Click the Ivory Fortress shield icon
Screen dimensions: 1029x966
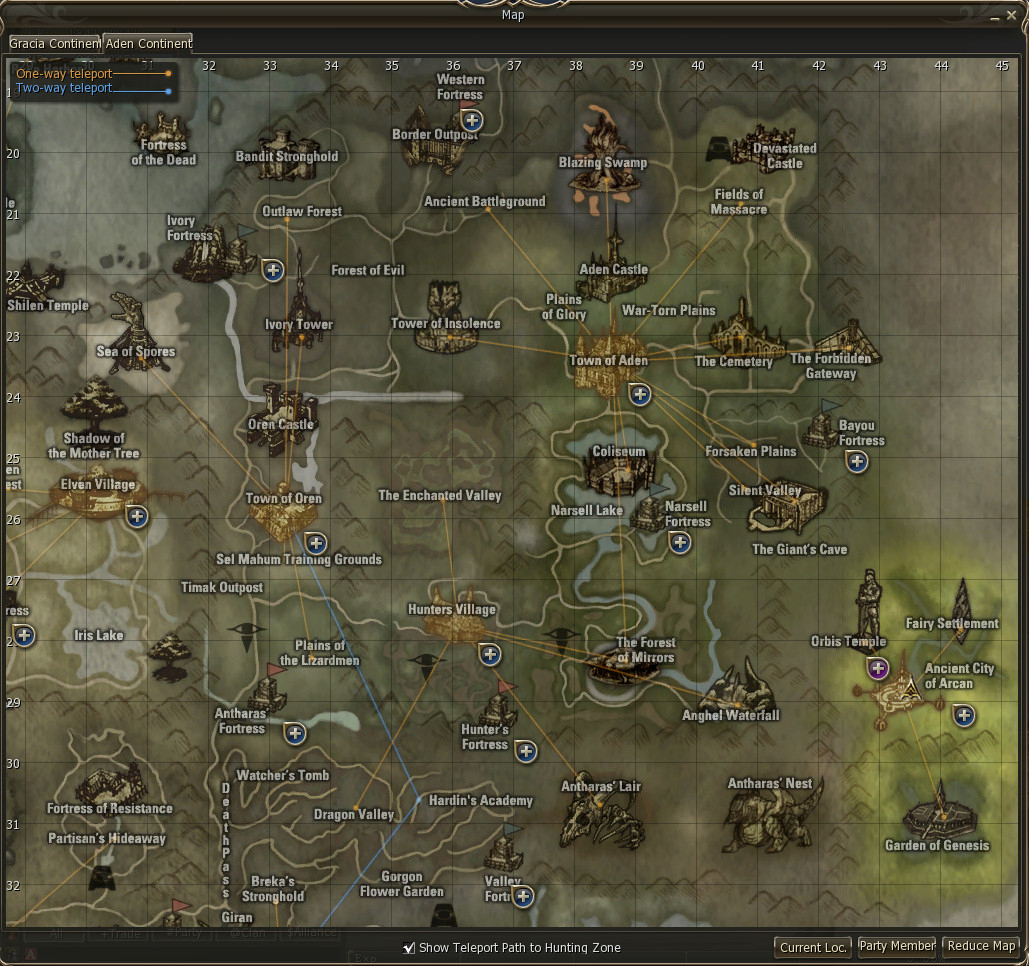pos(272,270)
